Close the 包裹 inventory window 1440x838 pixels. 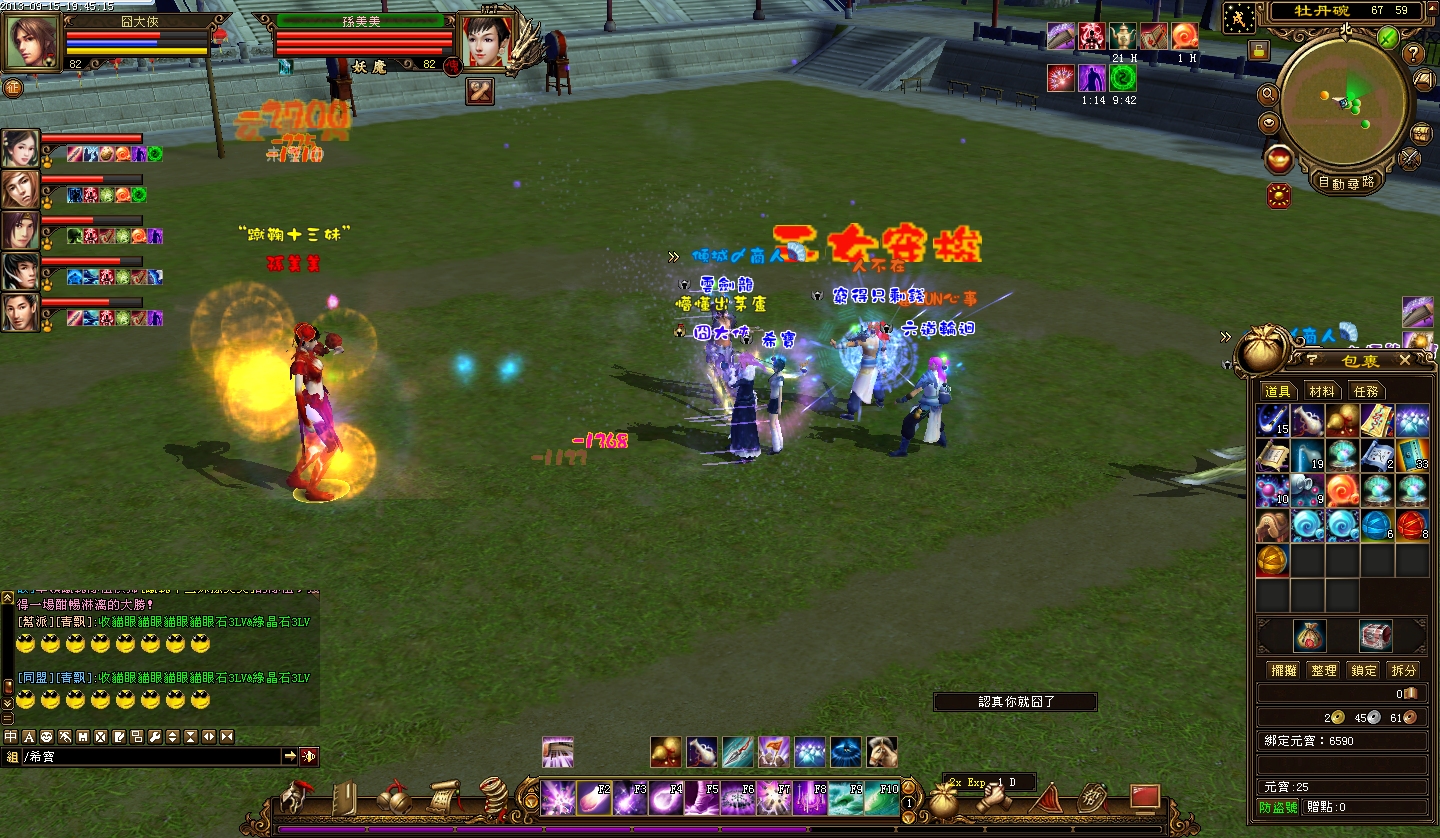tap(1405, 360)
